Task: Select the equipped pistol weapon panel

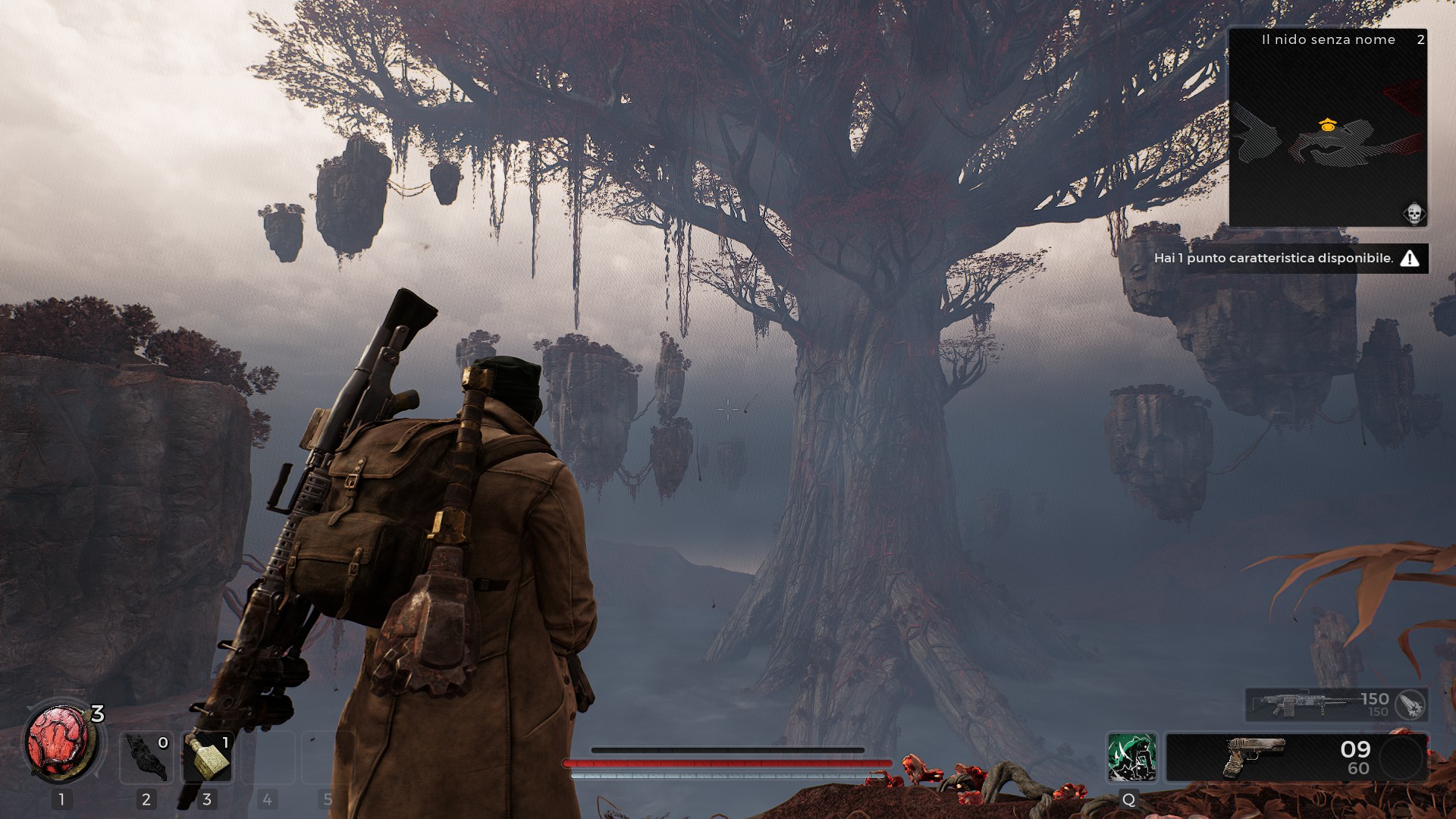Action: pyautogui.click(x=1297, y=757)
